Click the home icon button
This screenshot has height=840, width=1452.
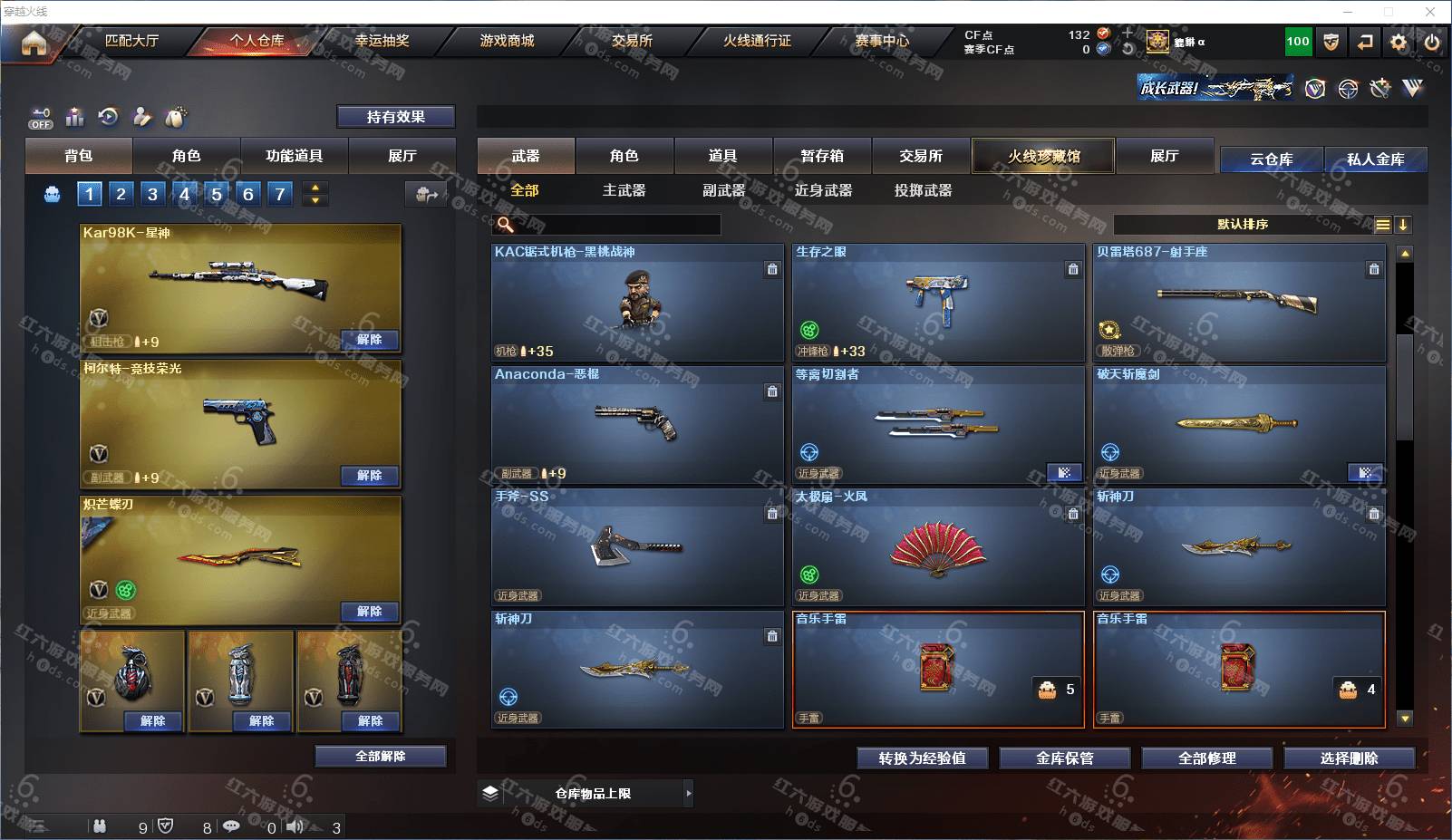pos(34,43)
